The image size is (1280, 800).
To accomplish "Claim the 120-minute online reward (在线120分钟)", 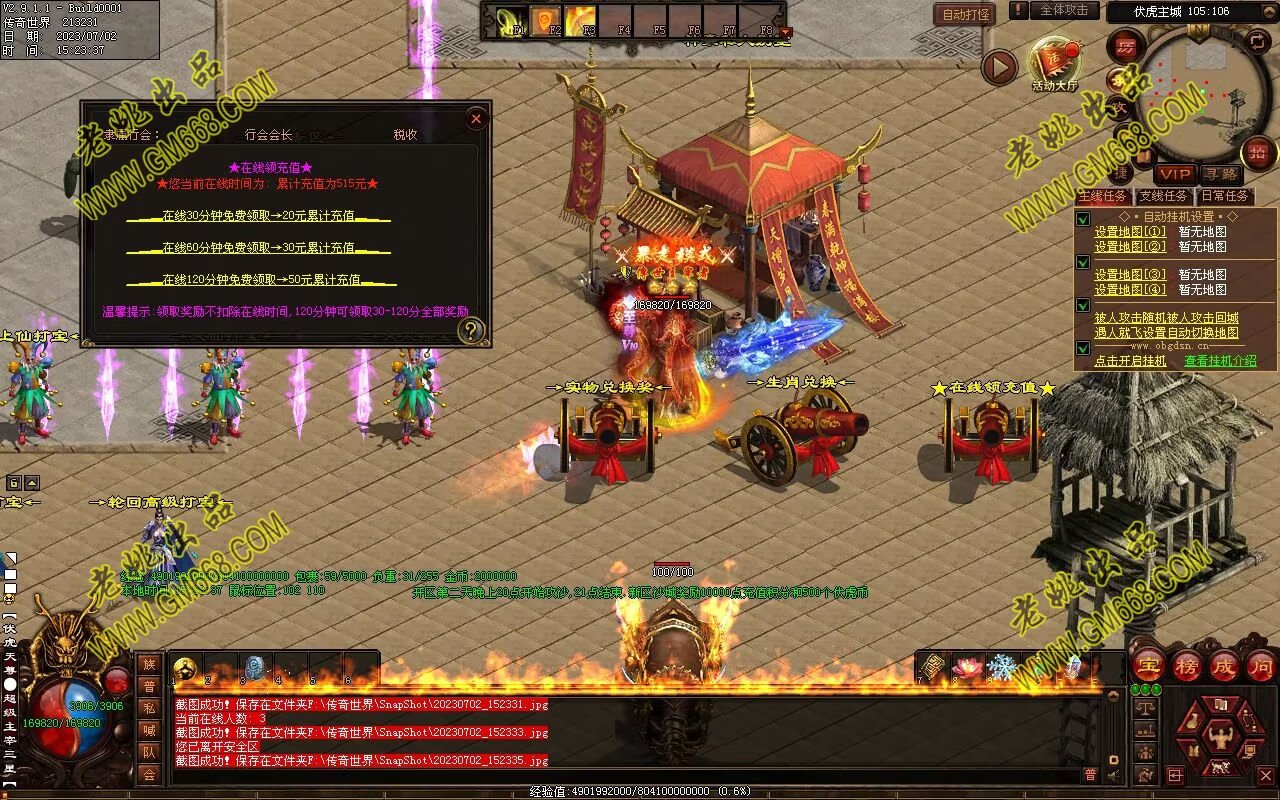I will pyautogui.click(x=261, y=280).
